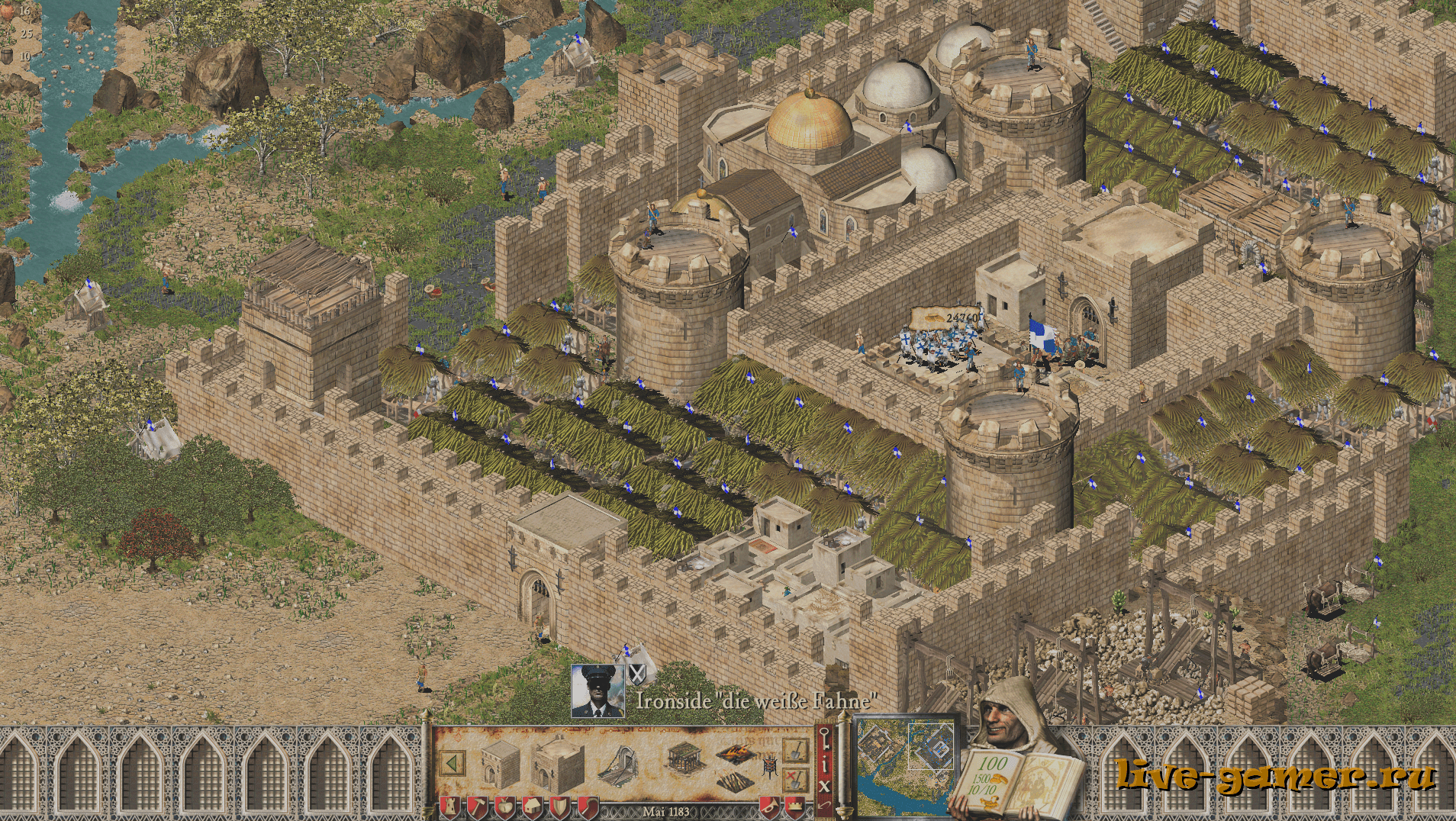The height and width of the screenshot is (821, 1456).
Task: Activate the dig moat shovel tool
Action: point(796,751)
